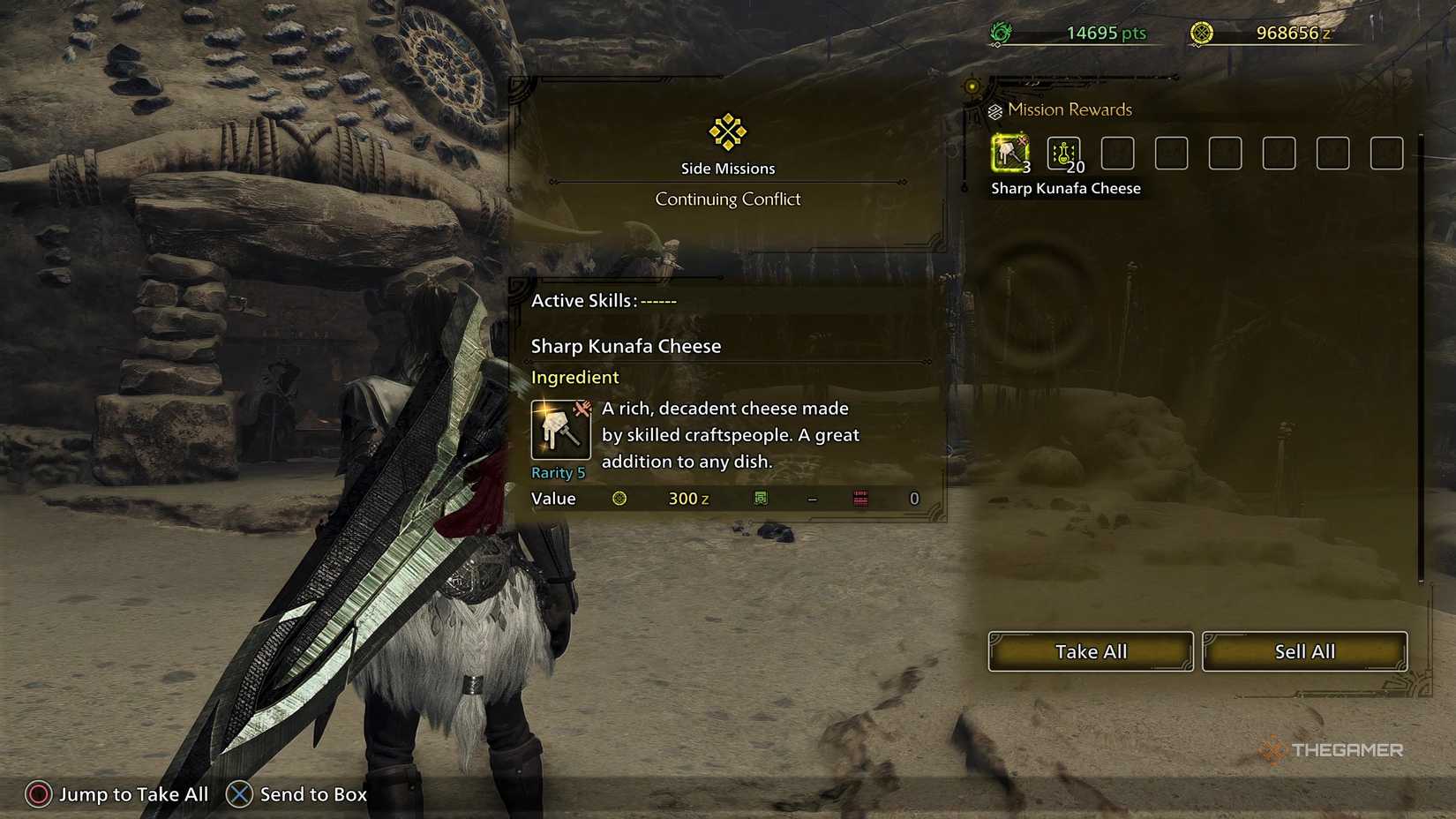The height and width of the screenshot is (819, 1456).
Task: Select the Continuing Conflict mission title
Action: click(727, 199)
